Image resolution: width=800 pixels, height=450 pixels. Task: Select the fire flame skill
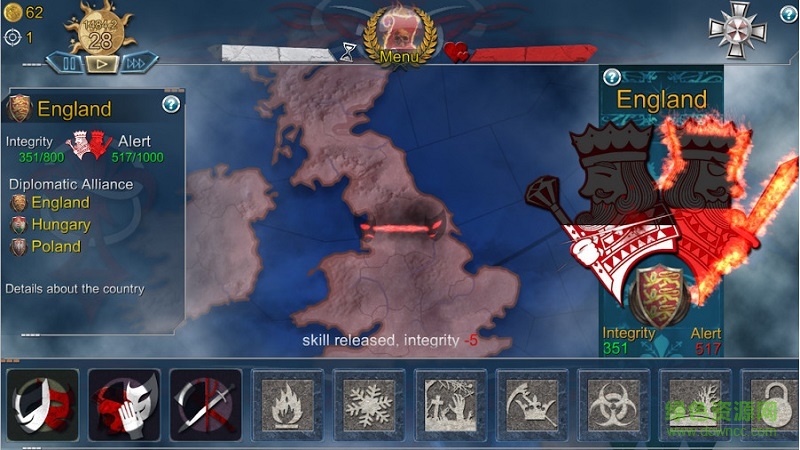click(286, 405)
